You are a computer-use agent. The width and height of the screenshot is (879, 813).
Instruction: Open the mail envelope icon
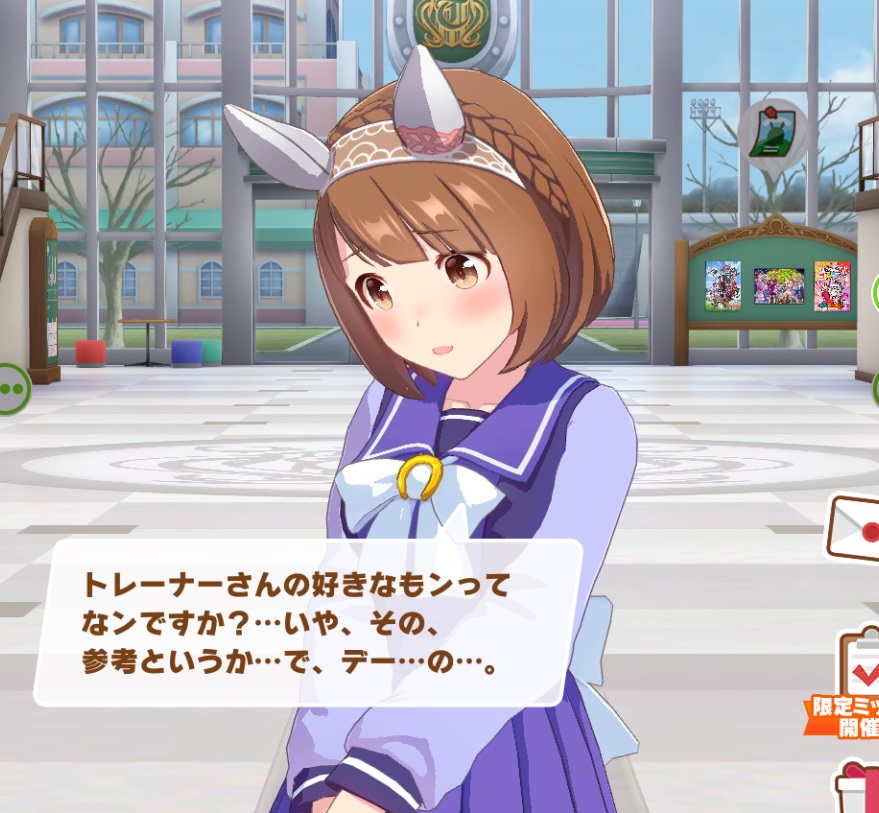[x=854, y=530]
